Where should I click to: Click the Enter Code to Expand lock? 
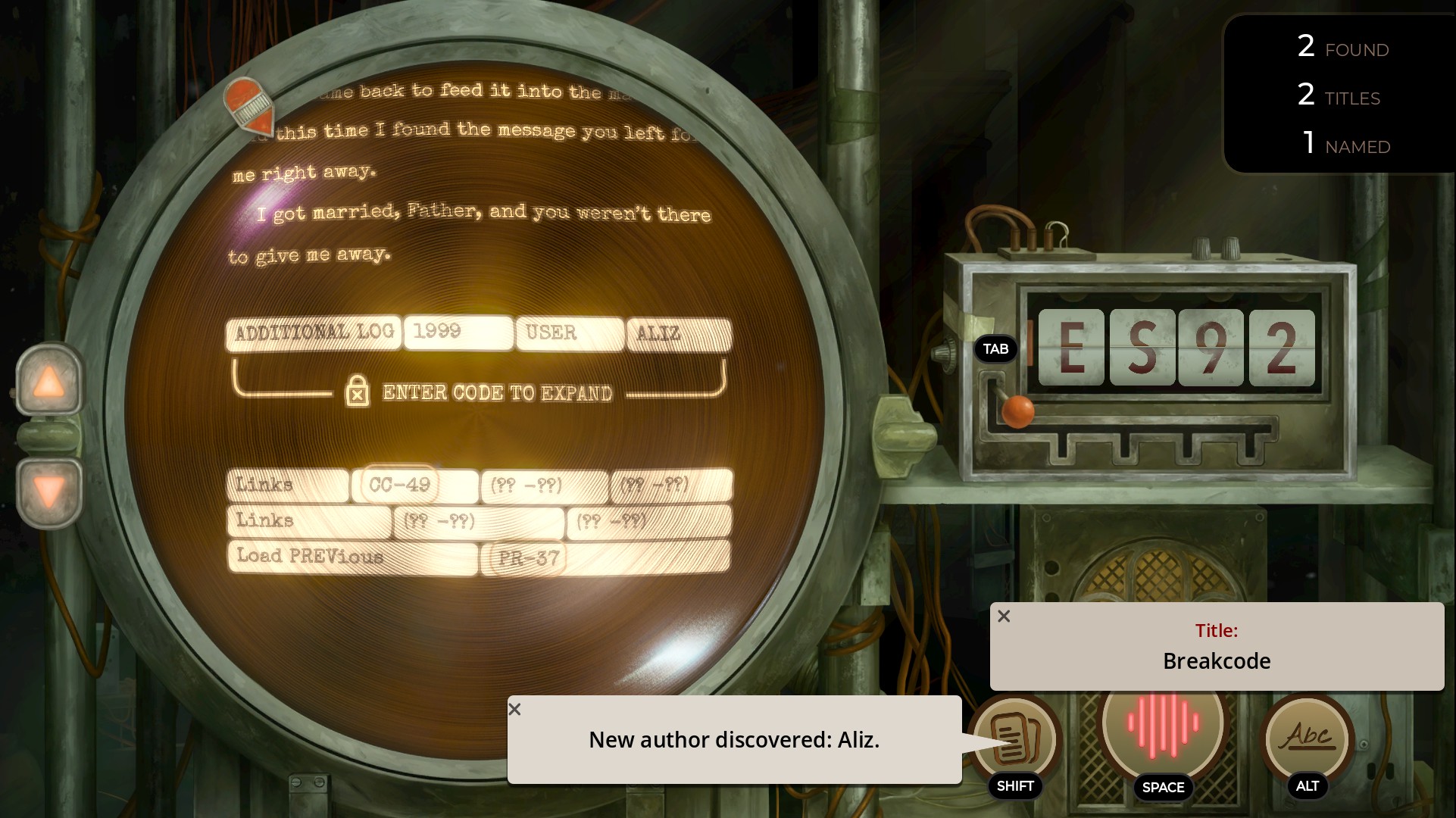[x=358, y=392]
